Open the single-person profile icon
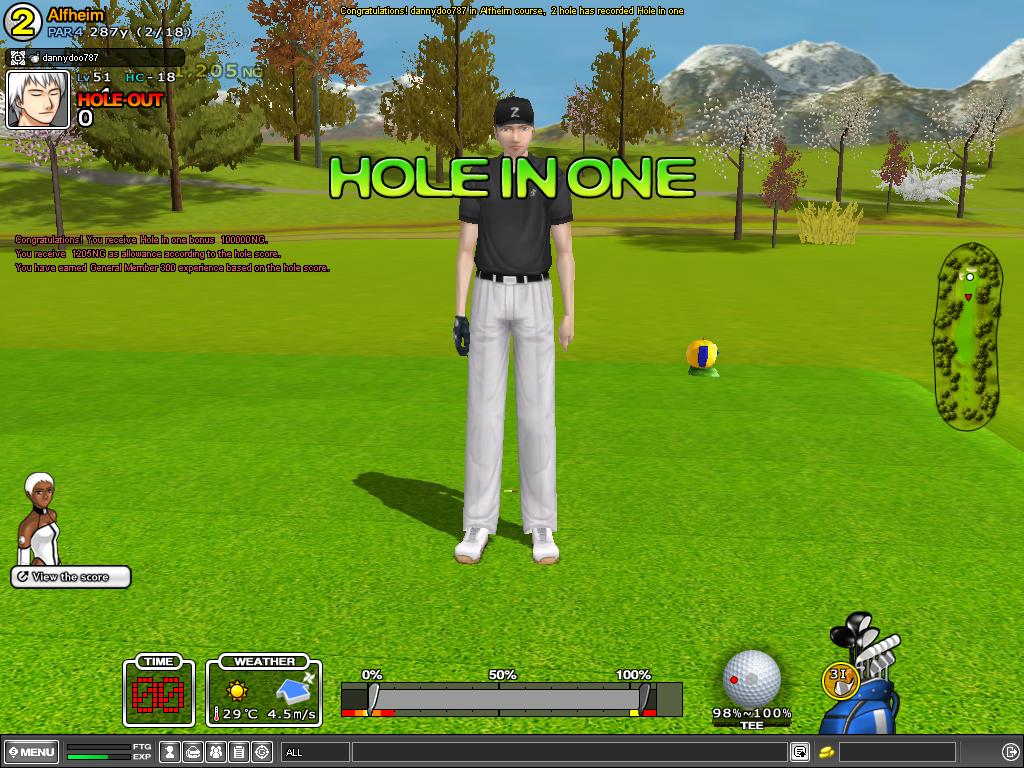1024x768 pixels. pos(170,752)
